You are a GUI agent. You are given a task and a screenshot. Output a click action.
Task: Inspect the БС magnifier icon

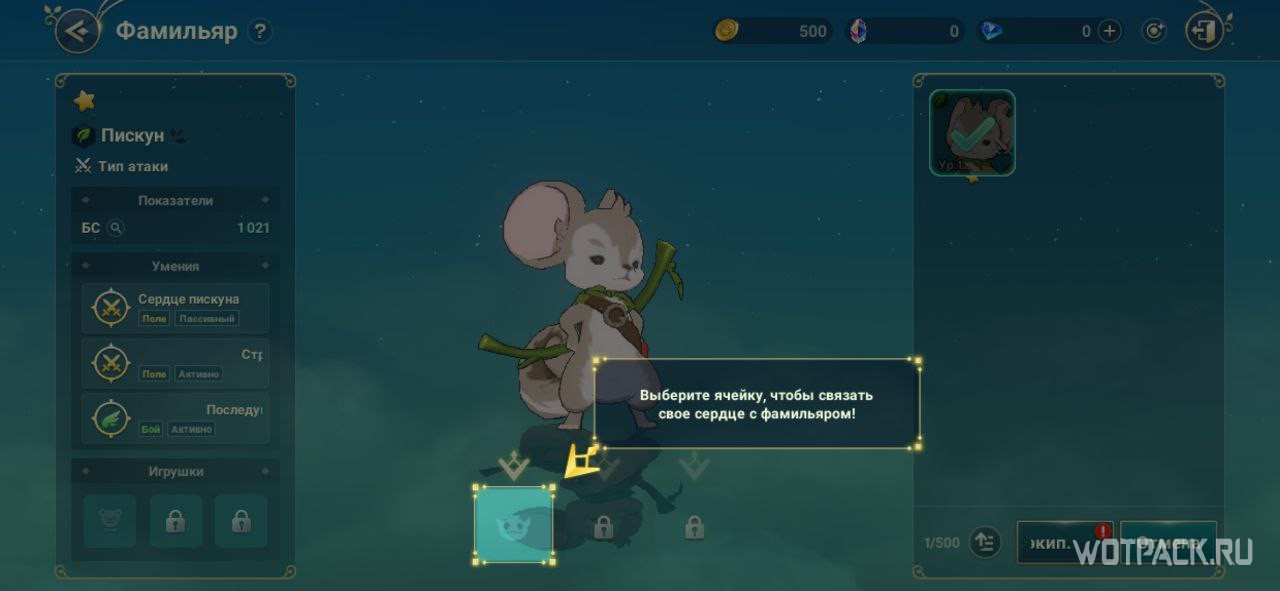(116, 228)
